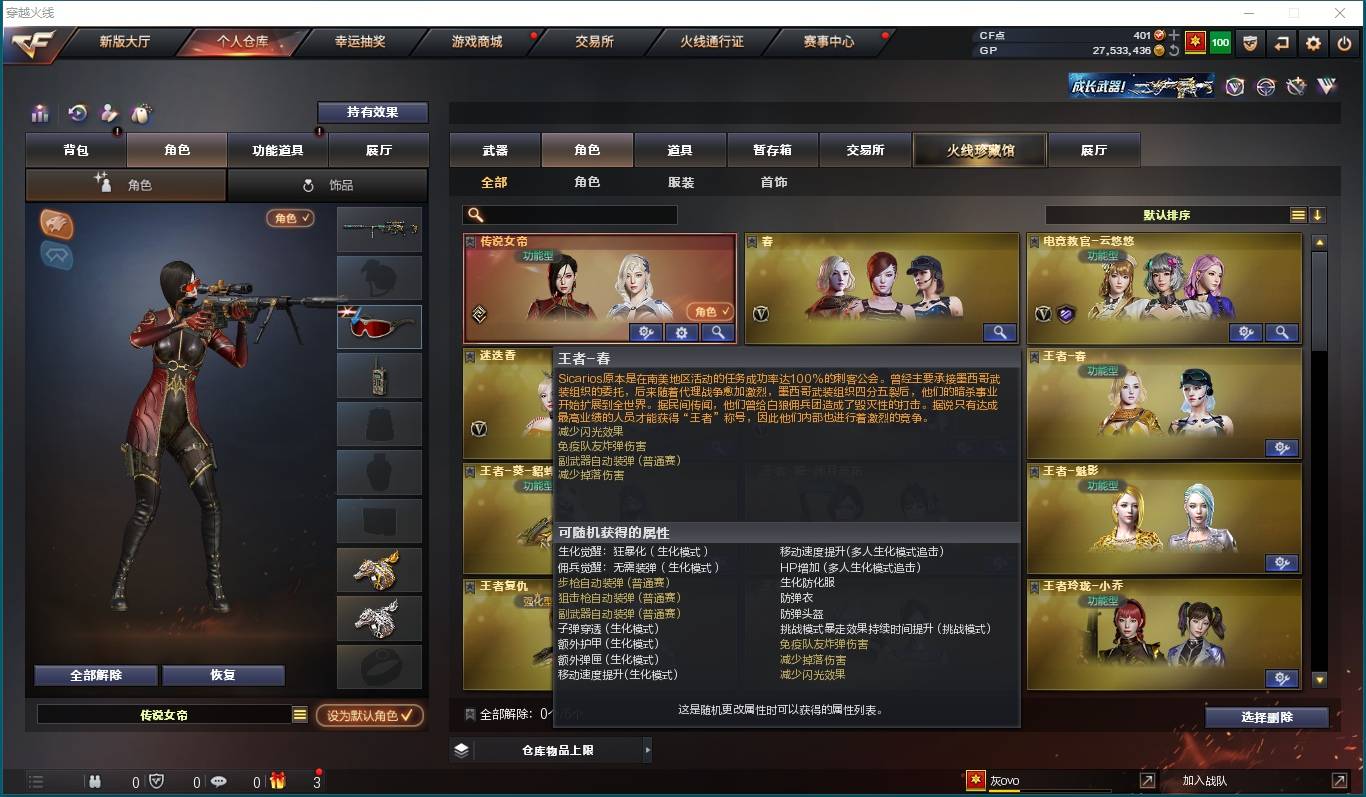The width and height of the screenshot is (1366, 797).
Task: Switch to the 火线珍藏馆 tab
Action: (x=979, y=149)
